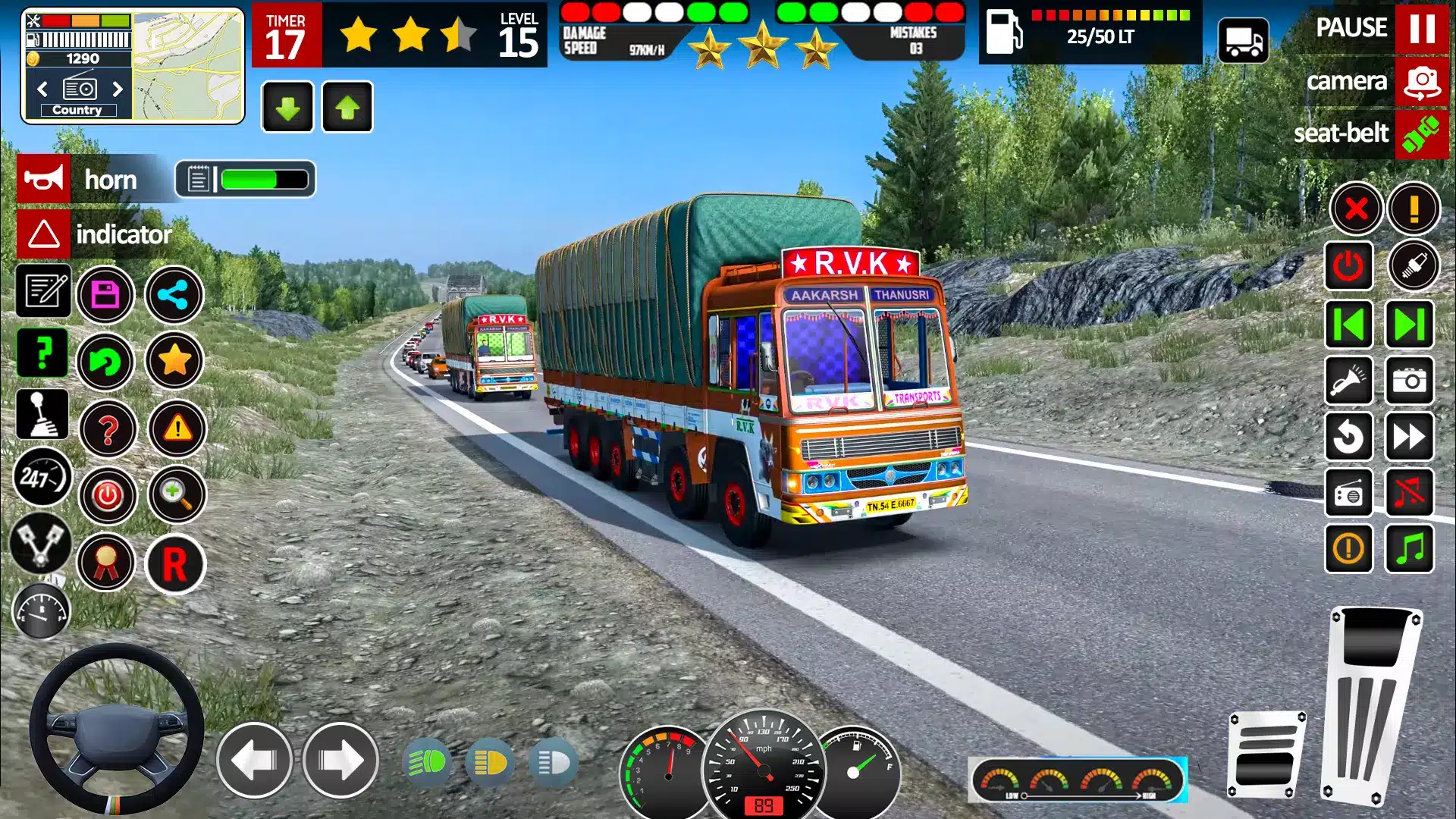Click the green up arrow button
1456x819 pixels.
347,108
